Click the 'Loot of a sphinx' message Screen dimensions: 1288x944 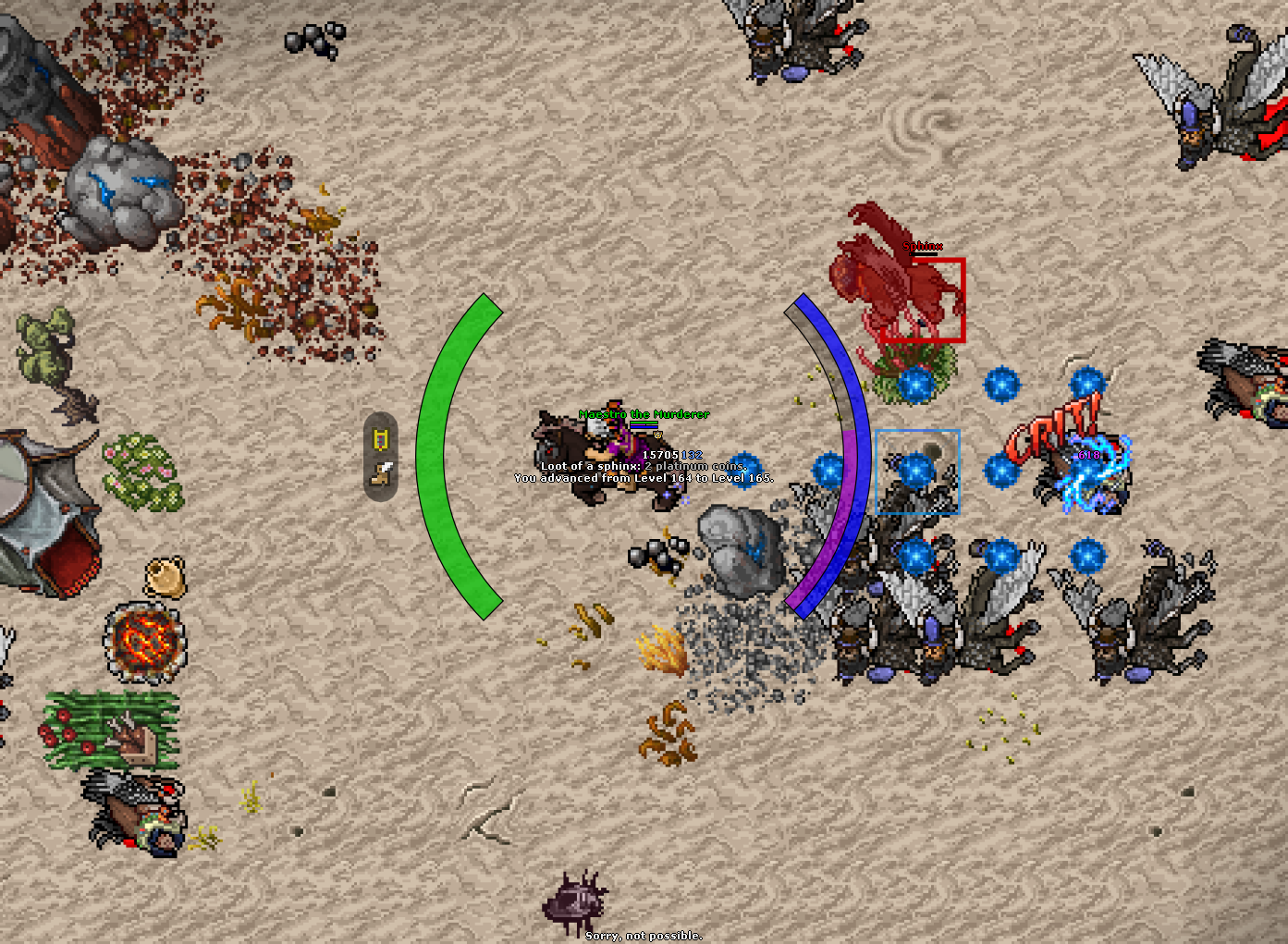(x=644, y=466)
